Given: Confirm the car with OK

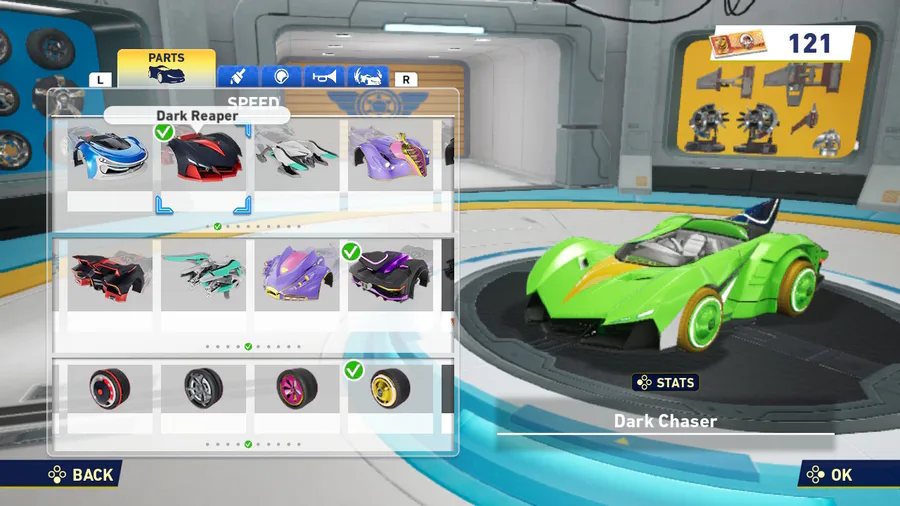Looking at the screenshot, I should [830, 475].
